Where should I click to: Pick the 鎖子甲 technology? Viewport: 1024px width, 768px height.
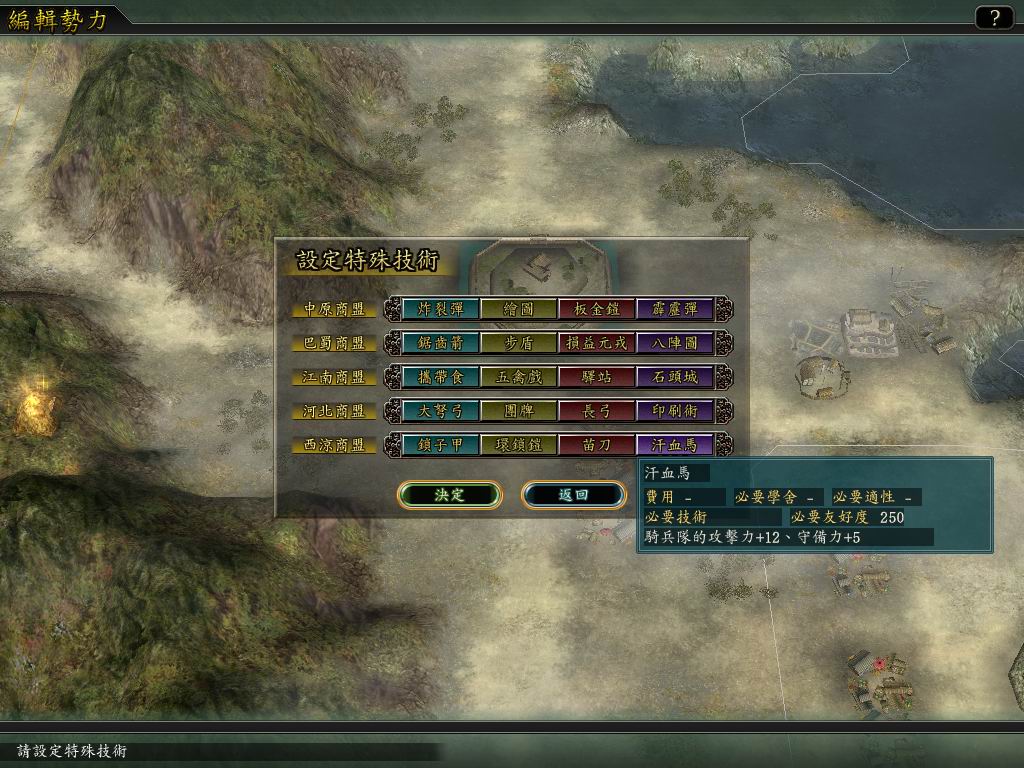[x=440, y=445]
